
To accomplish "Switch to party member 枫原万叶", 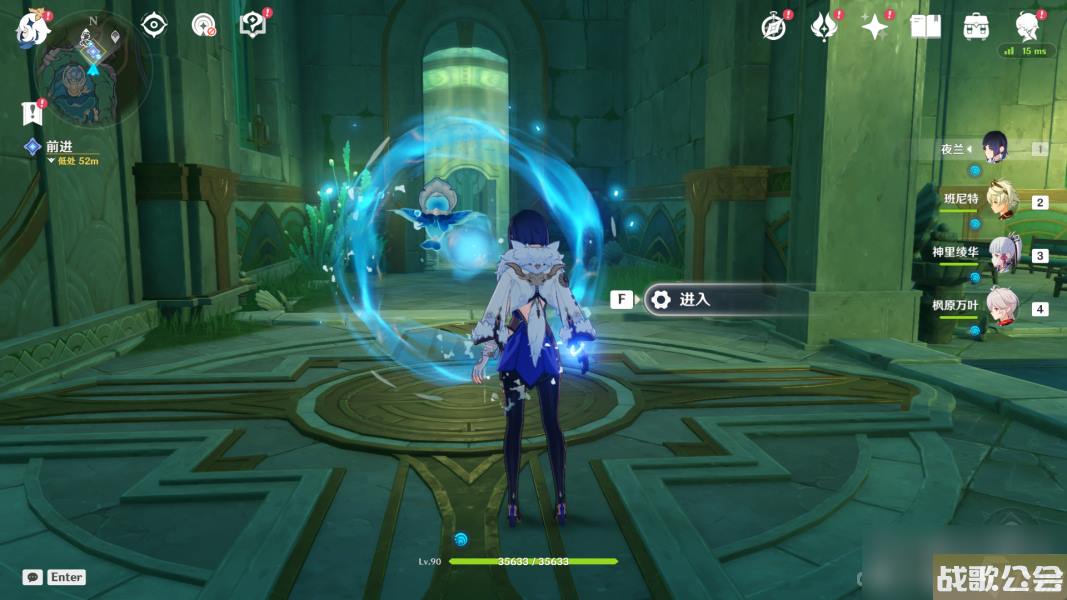I will [x=1001, y=307].
